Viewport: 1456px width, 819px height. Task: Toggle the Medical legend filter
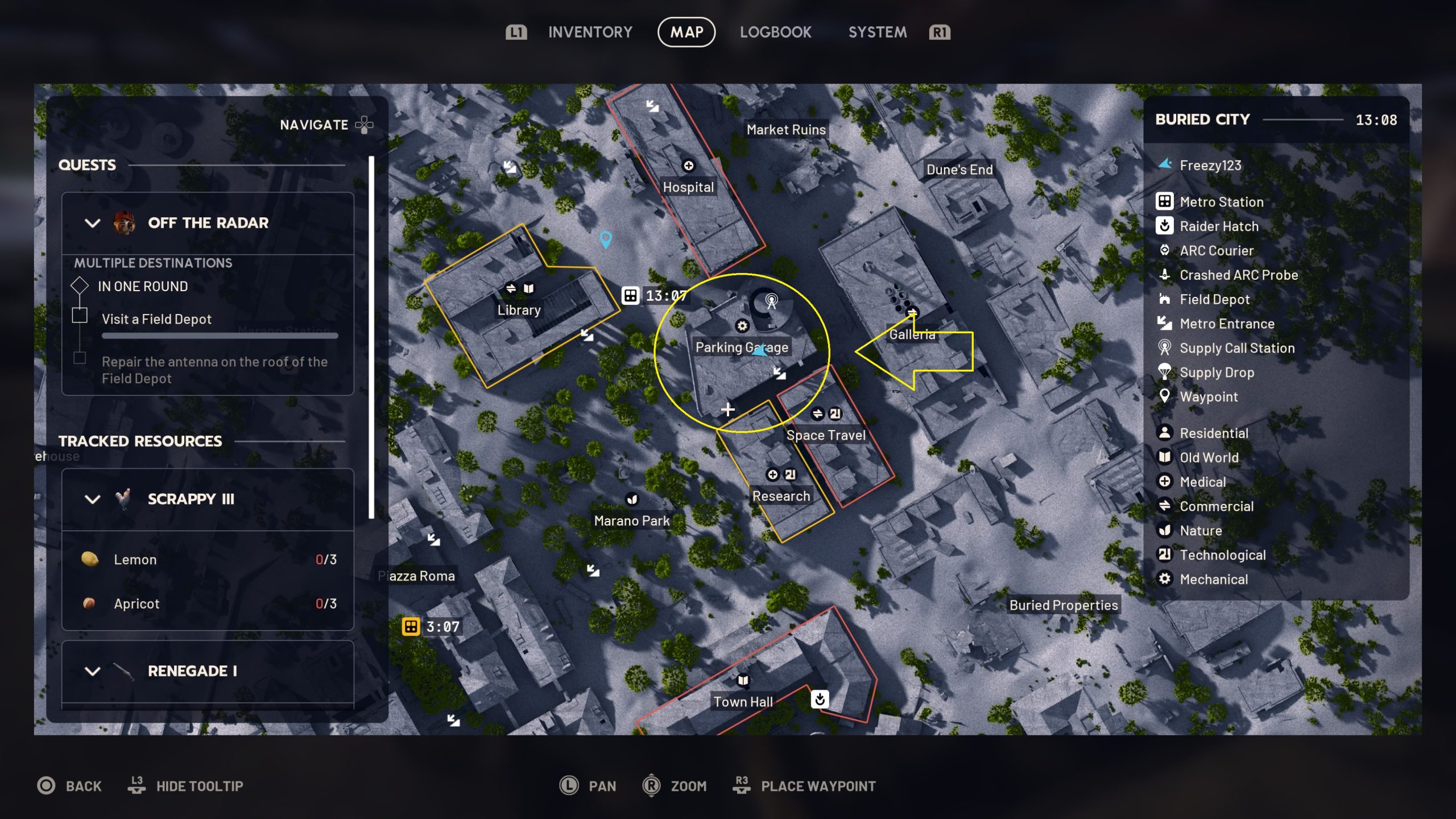[1202, 482]
